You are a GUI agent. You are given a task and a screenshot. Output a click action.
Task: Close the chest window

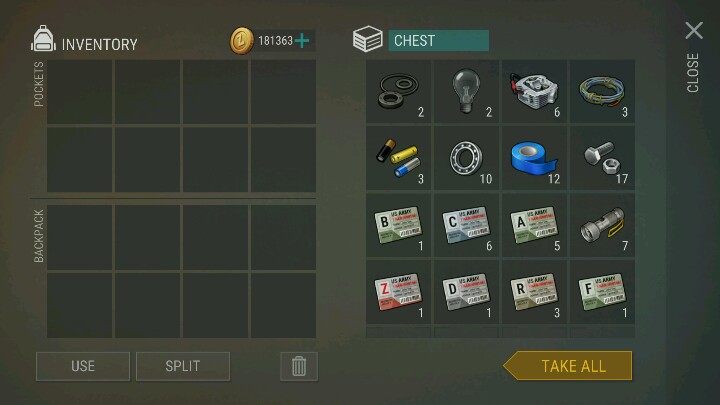693,31
